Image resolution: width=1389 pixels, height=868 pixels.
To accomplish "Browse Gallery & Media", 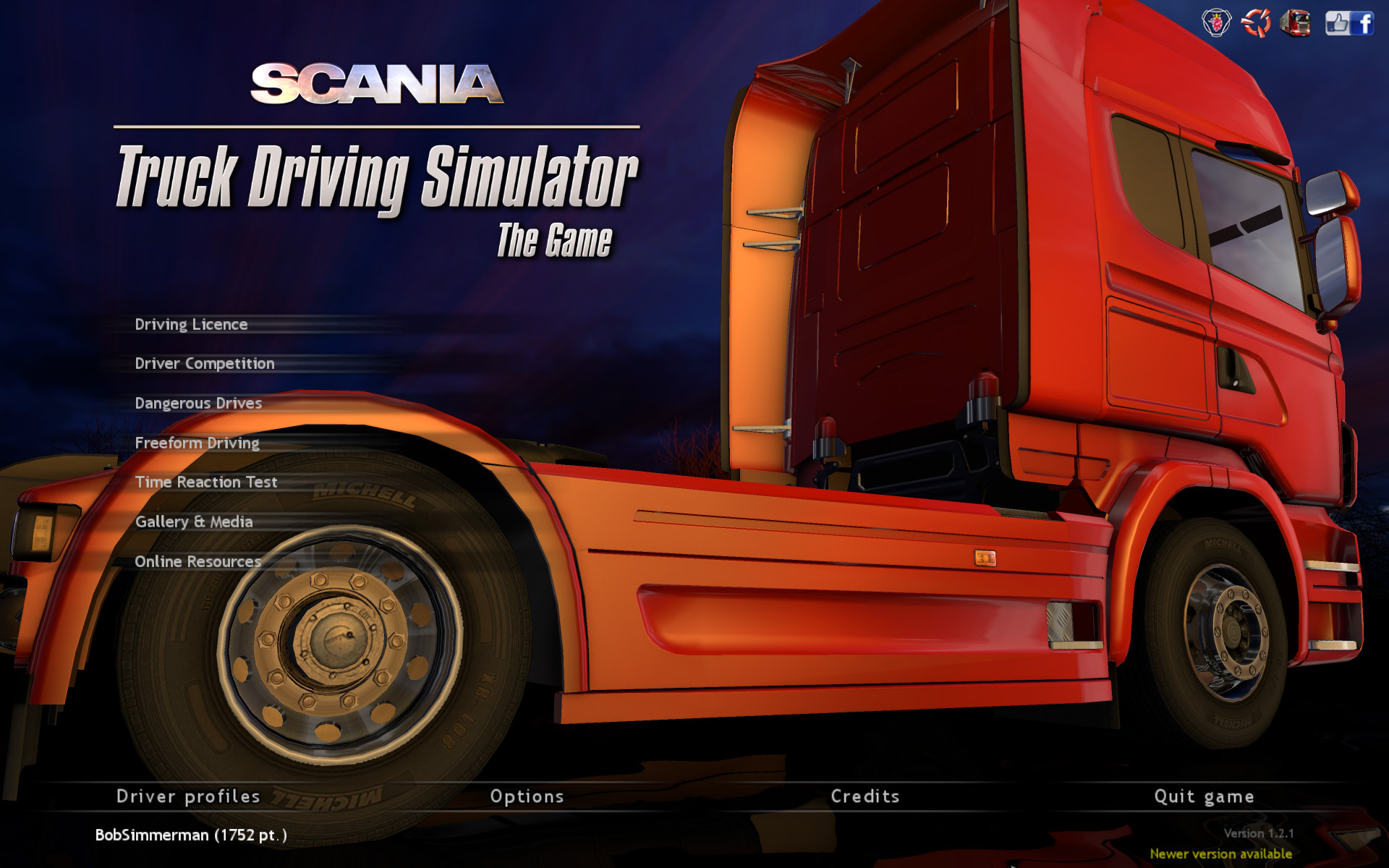I will (194, 521).
